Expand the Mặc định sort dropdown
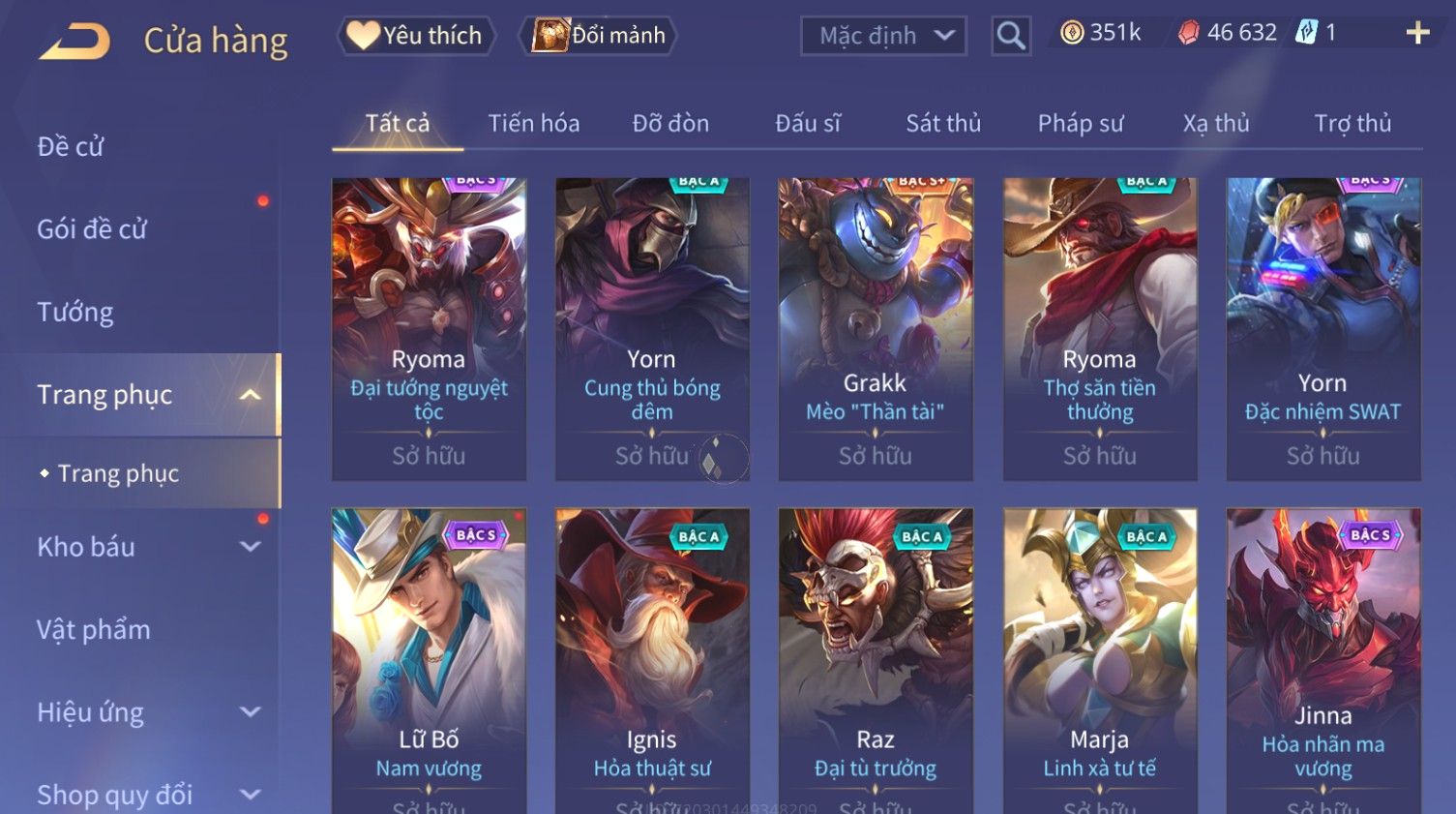Image resolution: width=1456 pixels, height=814 pixels. [x=883, y=36]
